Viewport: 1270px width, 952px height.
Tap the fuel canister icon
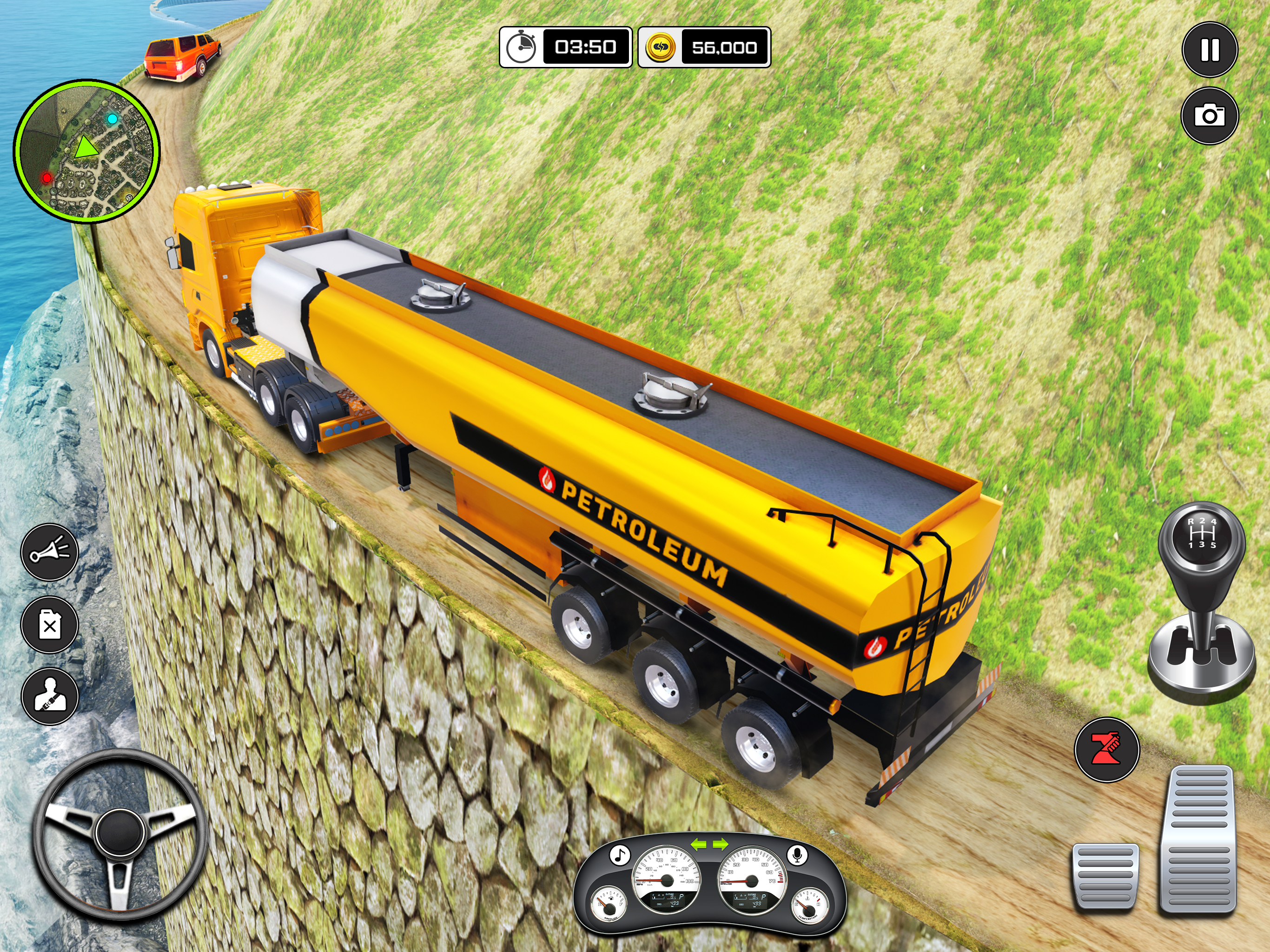coord(50,625)
